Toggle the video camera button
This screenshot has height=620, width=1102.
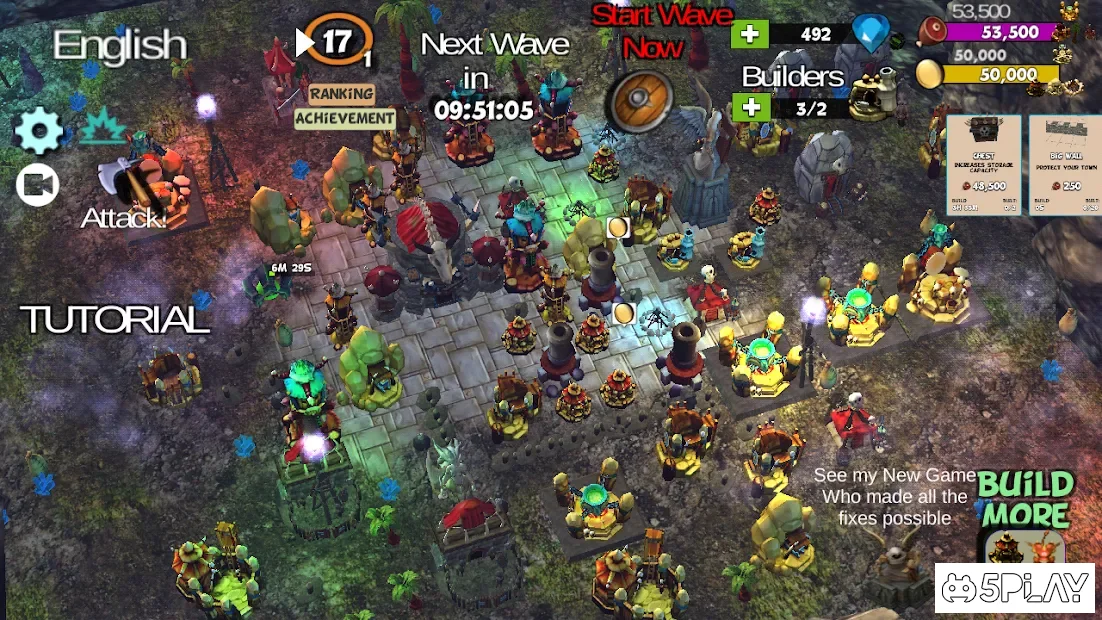coord(38,185)
